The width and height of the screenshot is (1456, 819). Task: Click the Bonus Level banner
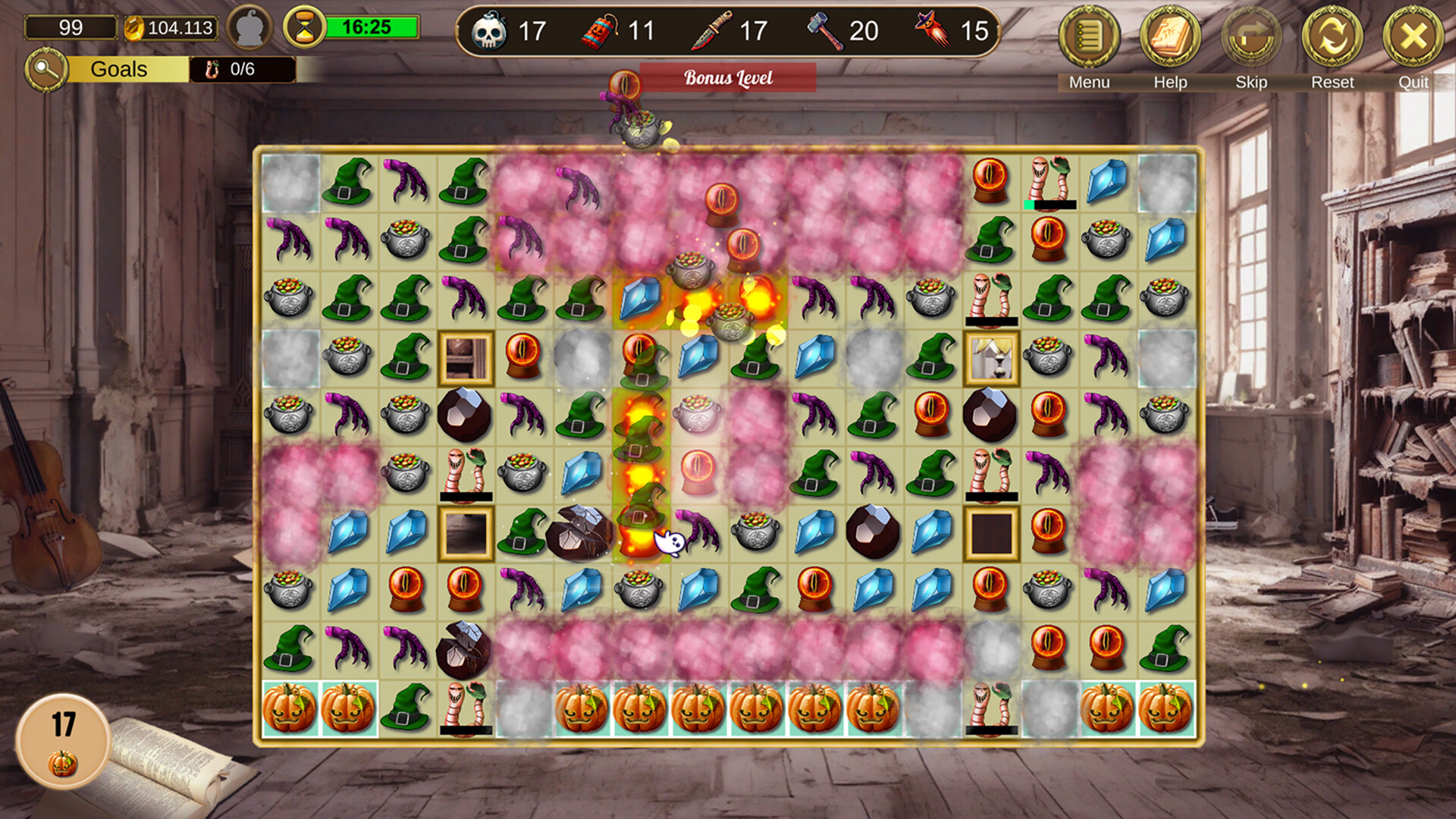(728, 77)
